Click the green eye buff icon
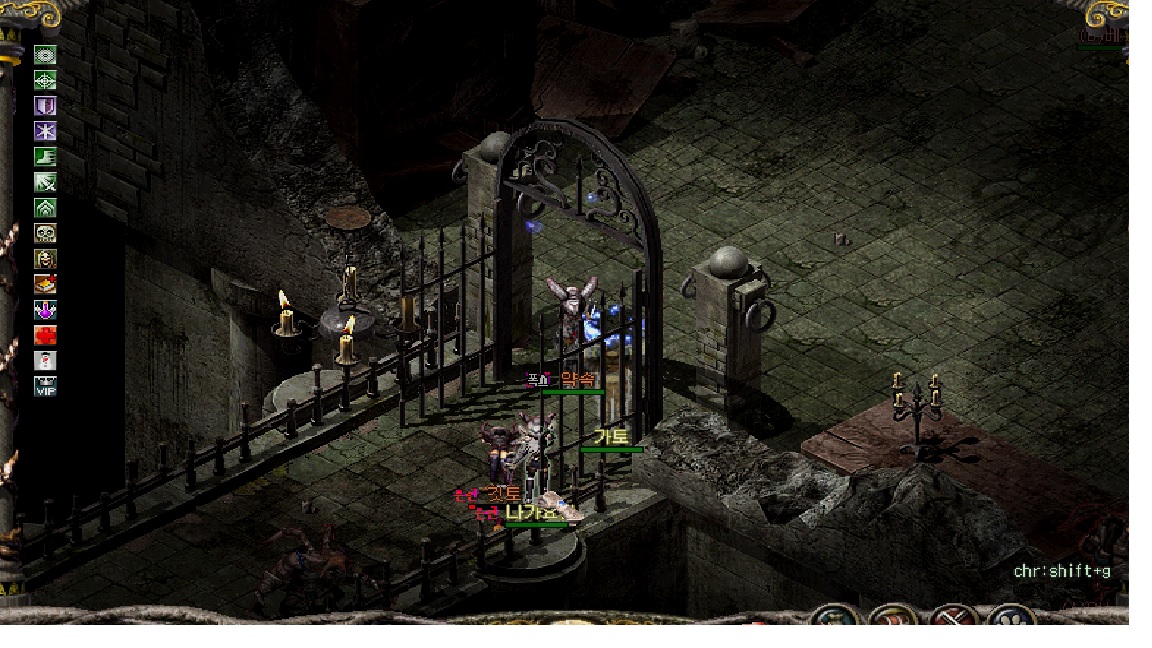Screen dimensions: 1152x648 (45, 55)
